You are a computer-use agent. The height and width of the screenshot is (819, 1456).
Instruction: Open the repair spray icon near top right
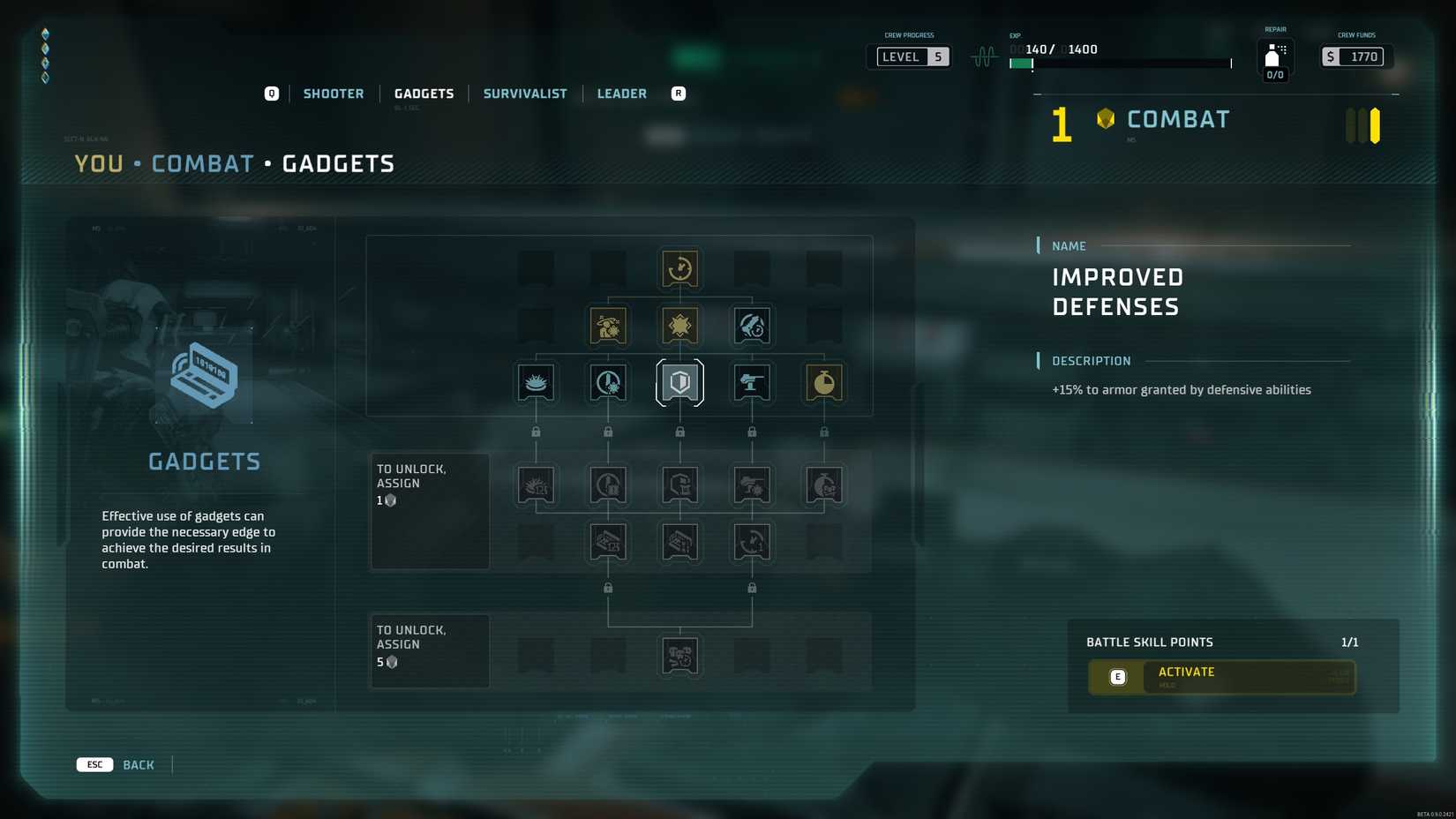[1271, 56]
